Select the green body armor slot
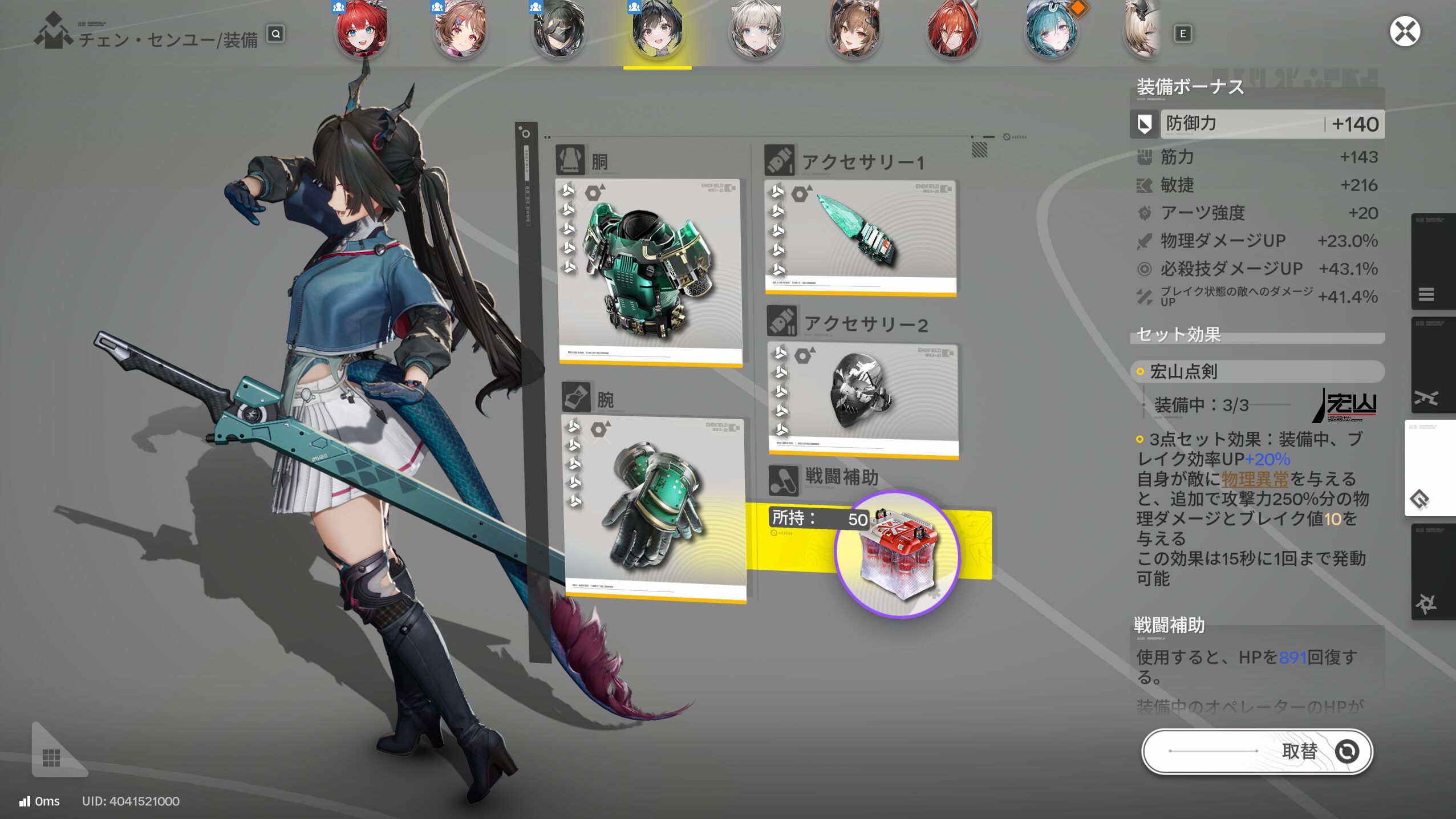Viewport: 1456px width, 819px height. (649, 271)
